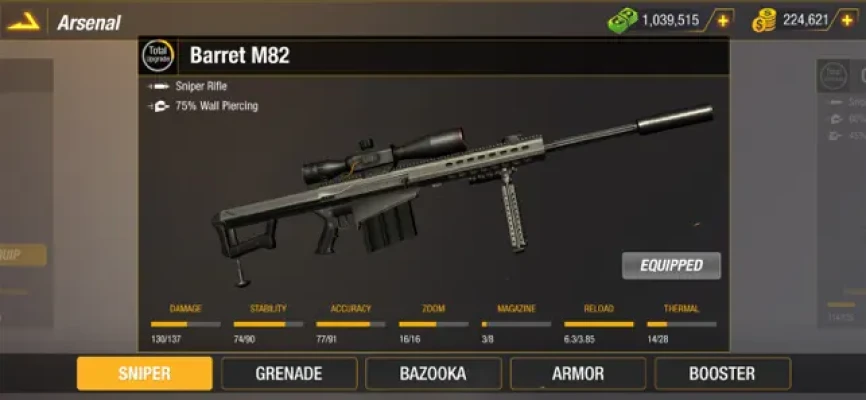
Task: Switch to the Grenade tab
Action: [x=289, y=374]
